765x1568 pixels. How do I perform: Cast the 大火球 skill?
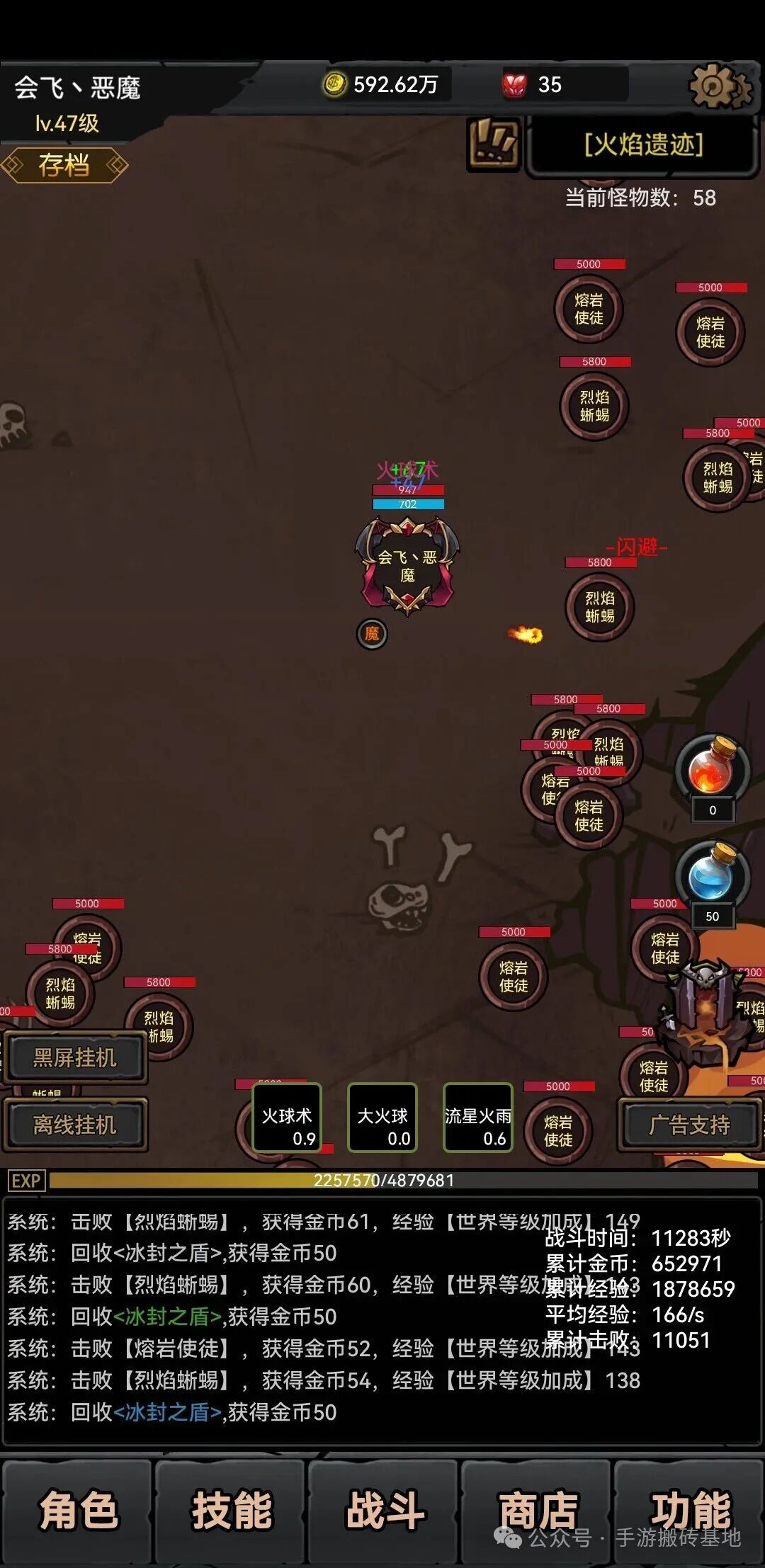[382, 1118]
